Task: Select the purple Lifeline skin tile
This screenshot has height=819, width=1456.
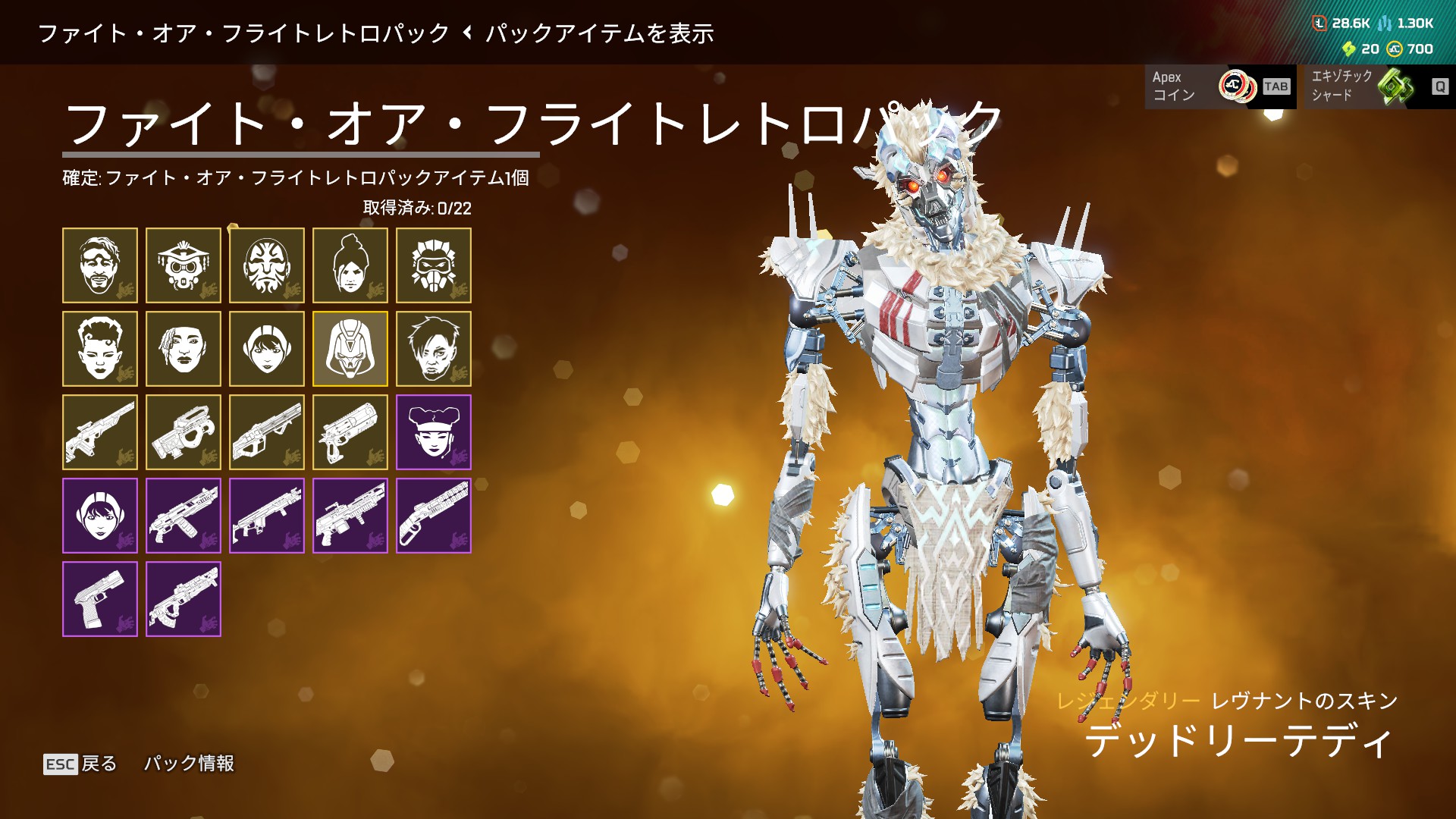Action: pos(434,432)
